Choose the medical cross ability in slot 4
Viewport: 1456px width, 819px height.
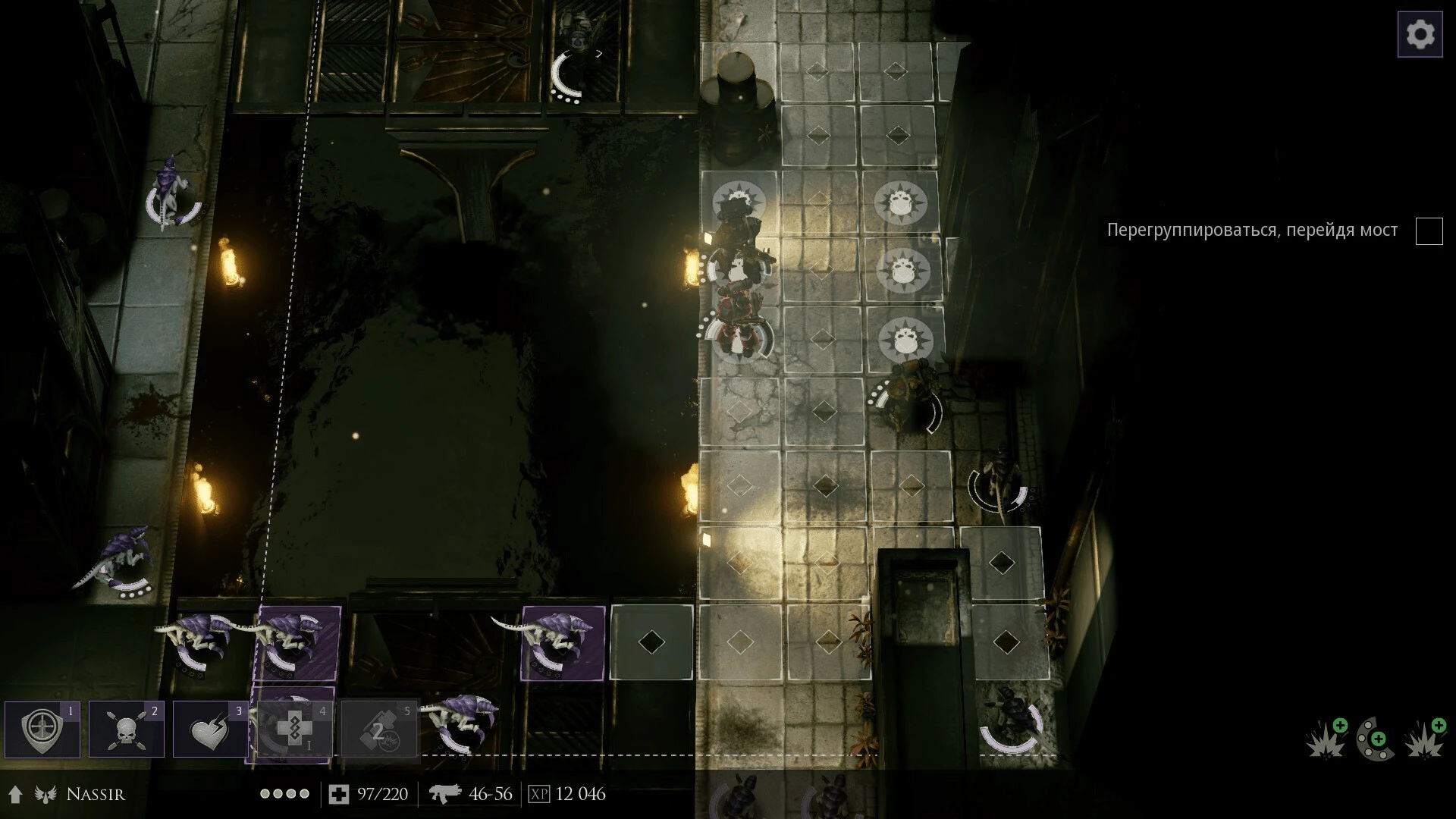tap(294, 730)
